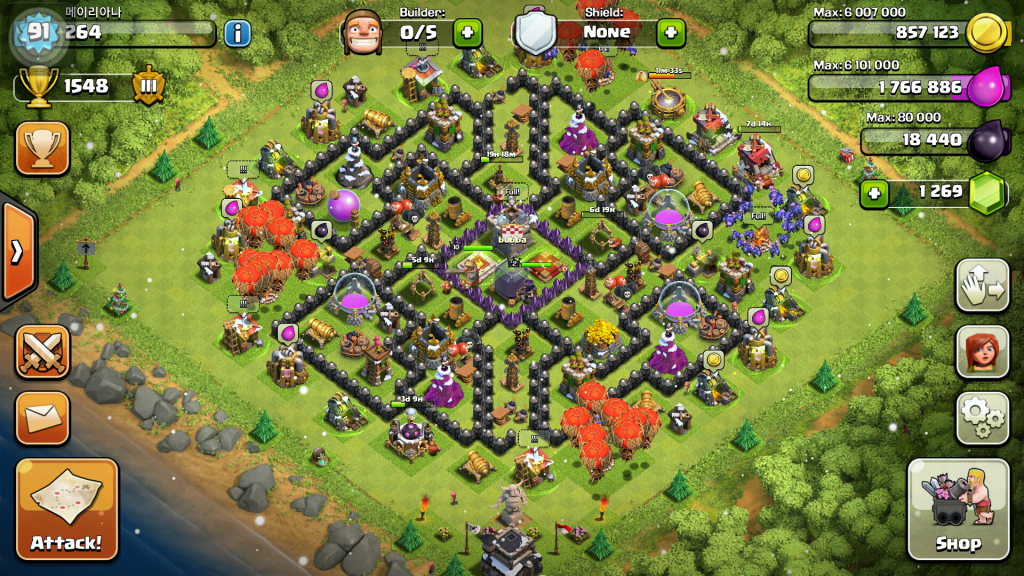Open the Shop

tap(957, 508)
